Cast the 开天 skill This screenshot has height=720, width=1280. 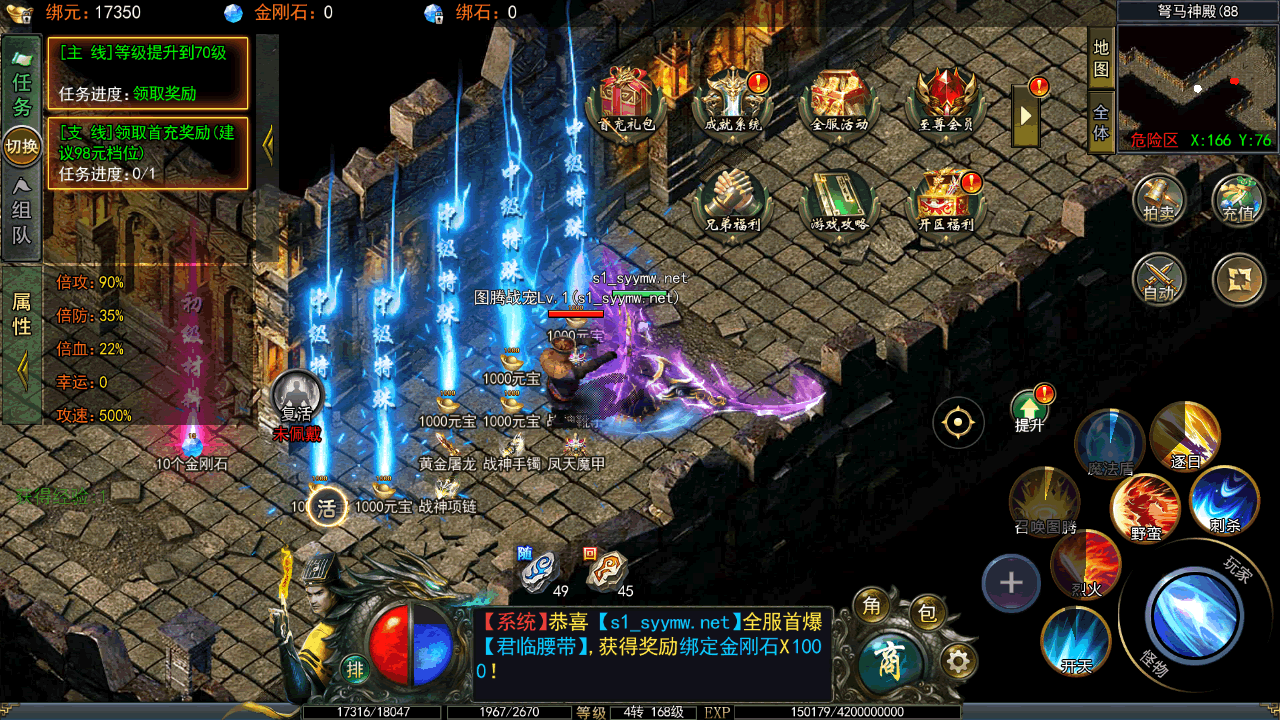point(1075,640)
